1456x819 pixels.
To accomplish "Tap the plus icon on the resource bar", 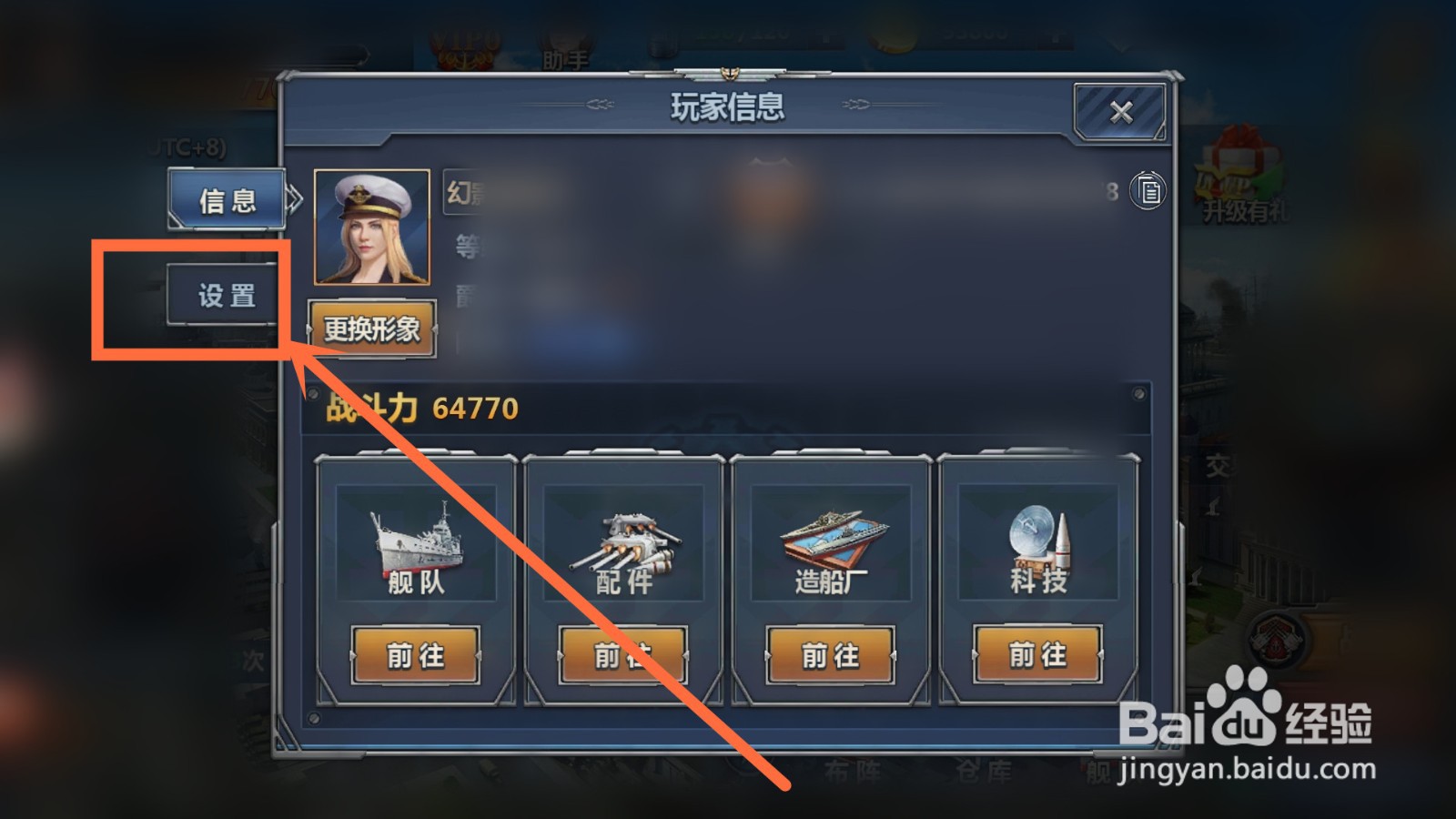I will (x=826, y=35).
